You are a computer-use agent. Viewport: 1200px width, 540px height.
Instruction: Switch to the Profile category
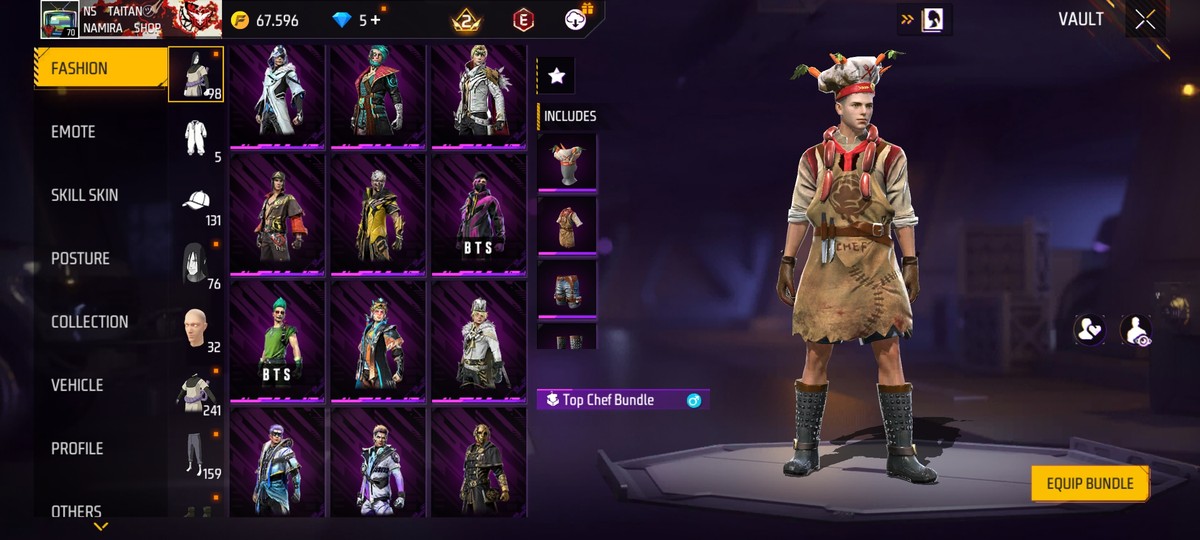77,449
